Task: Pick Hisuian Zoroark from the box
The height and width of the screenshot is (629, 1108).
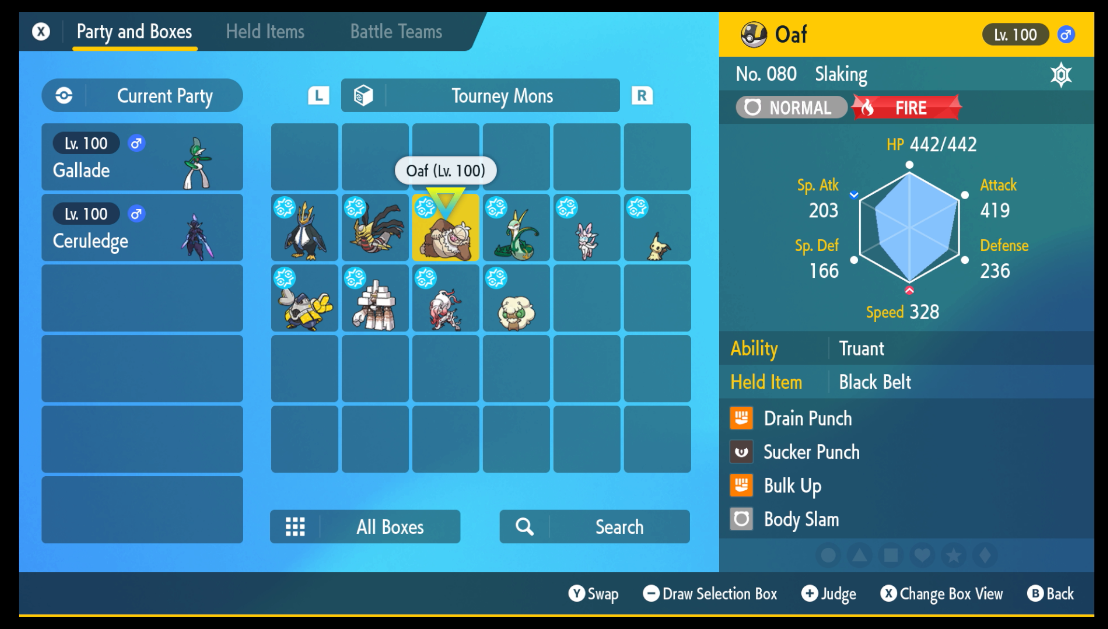Action: tap(445, 299)
